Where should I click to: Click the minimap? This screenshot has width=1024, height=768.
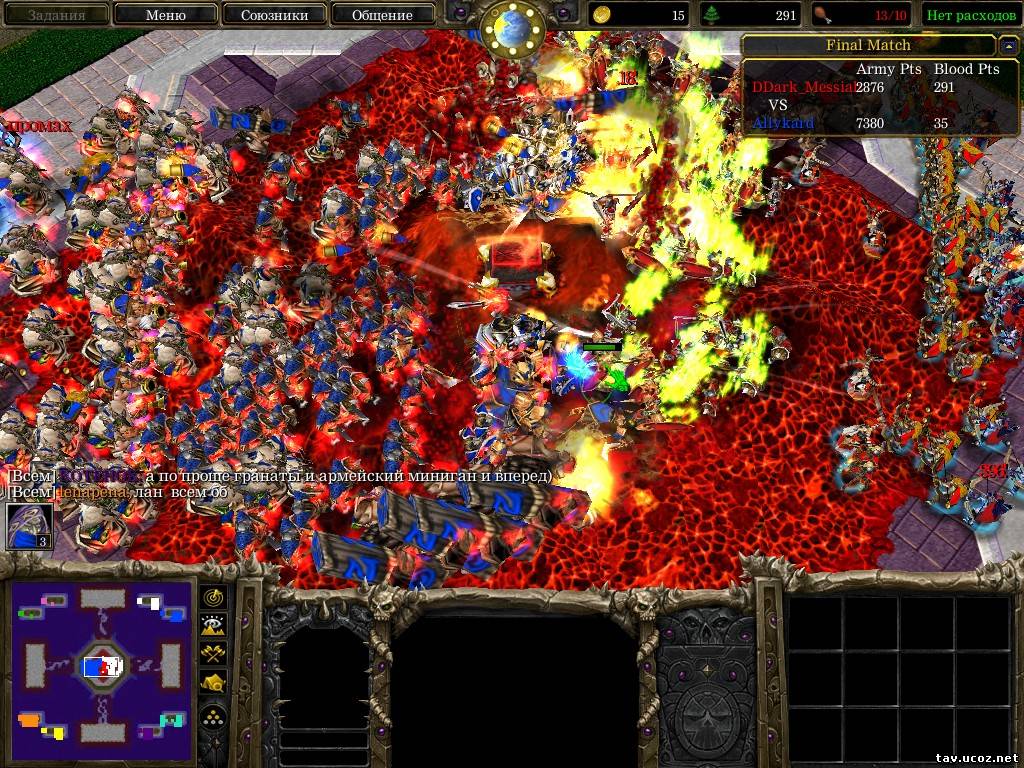pos(103,665)
